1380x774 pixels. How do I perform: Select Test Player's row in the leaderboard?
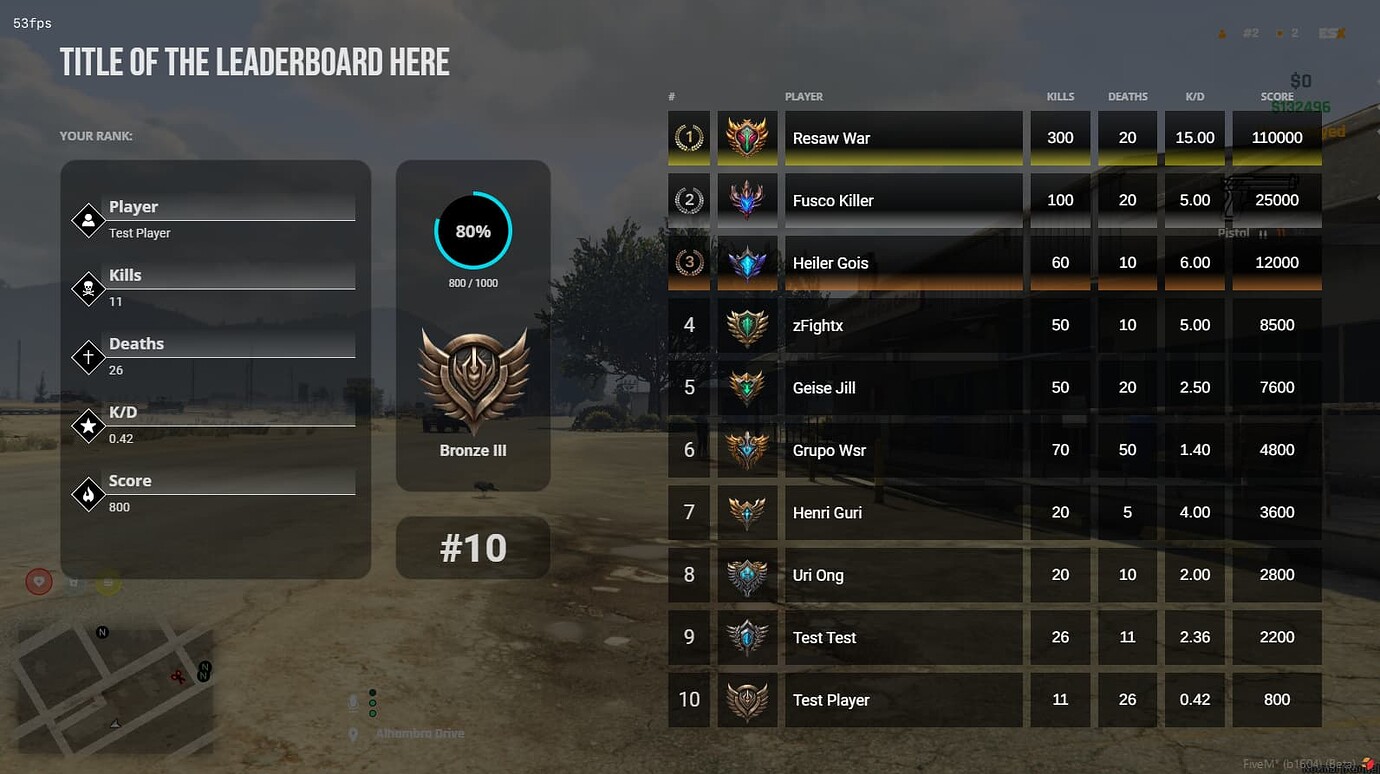coord(903,700)
